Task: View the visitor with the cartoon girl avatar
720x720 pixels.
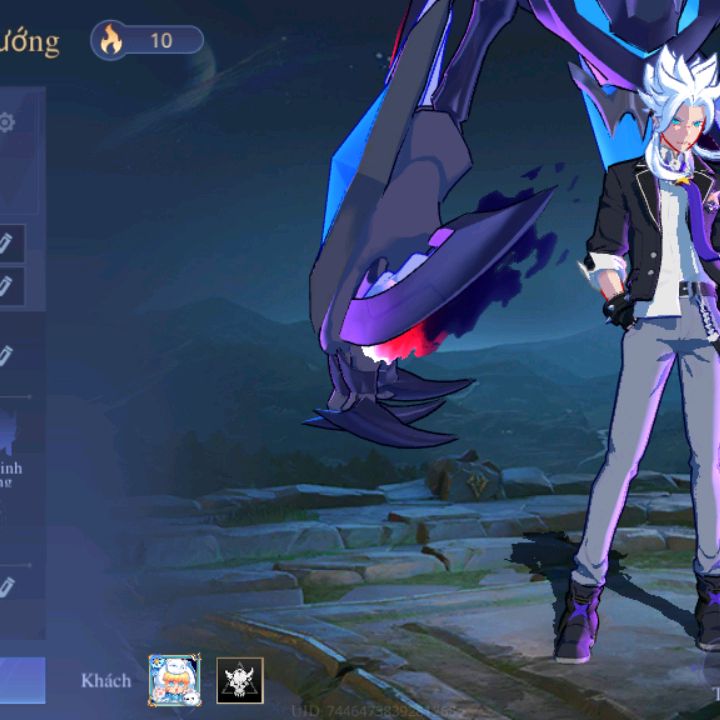Action: point(175,680)
